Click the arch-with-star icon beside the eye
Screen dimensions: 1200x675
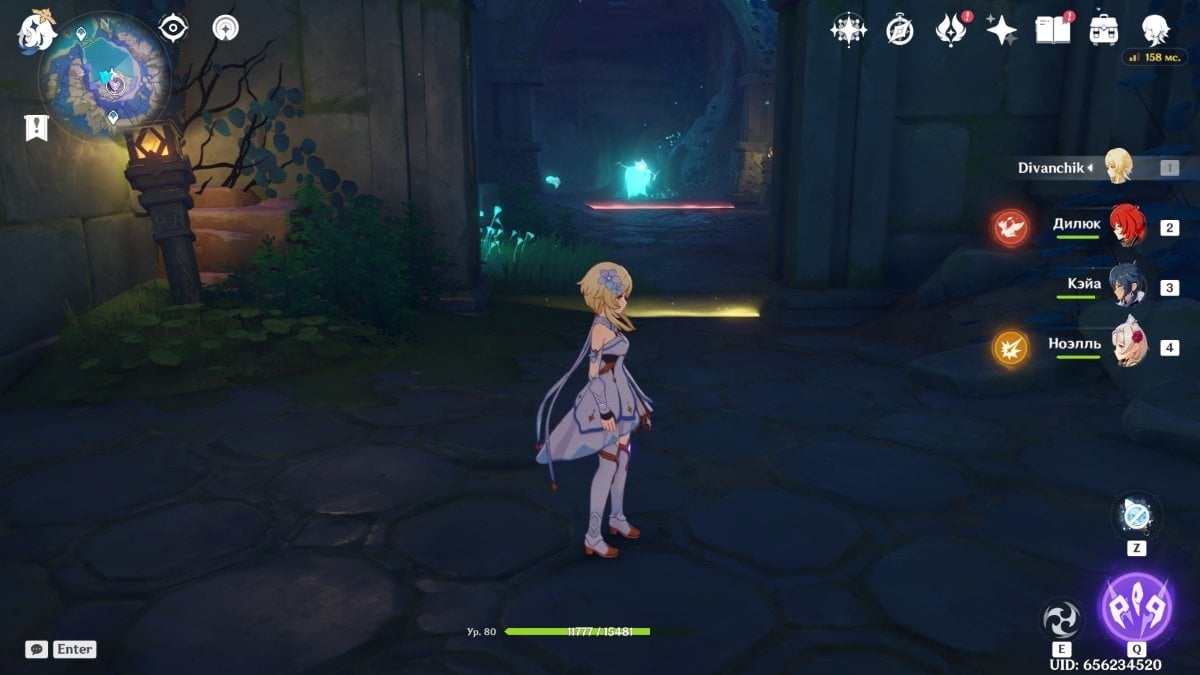click(226, 28)
